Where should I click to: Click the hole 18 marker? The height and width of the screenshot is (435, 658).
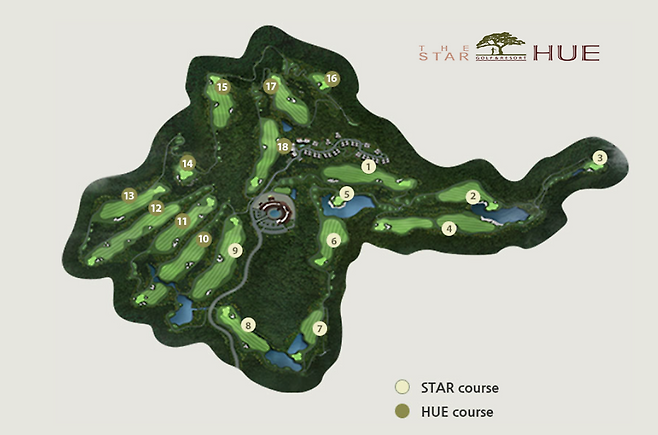point(283,147)
